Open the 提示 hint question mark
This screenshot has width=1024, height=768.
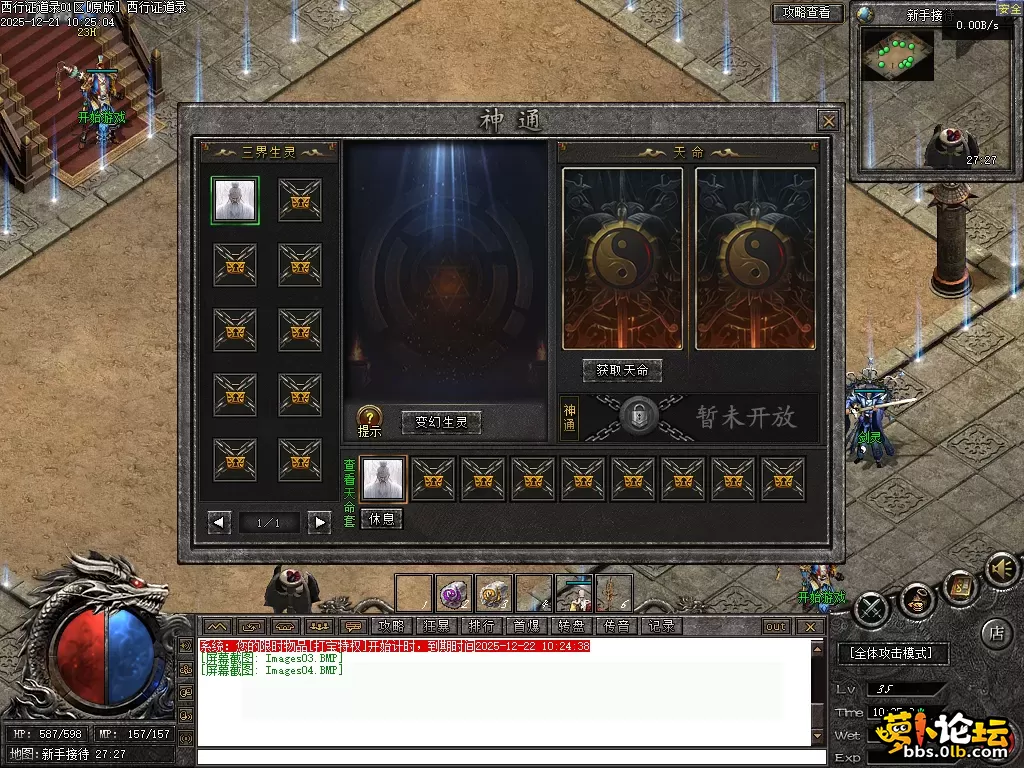(x=369, y=418)
